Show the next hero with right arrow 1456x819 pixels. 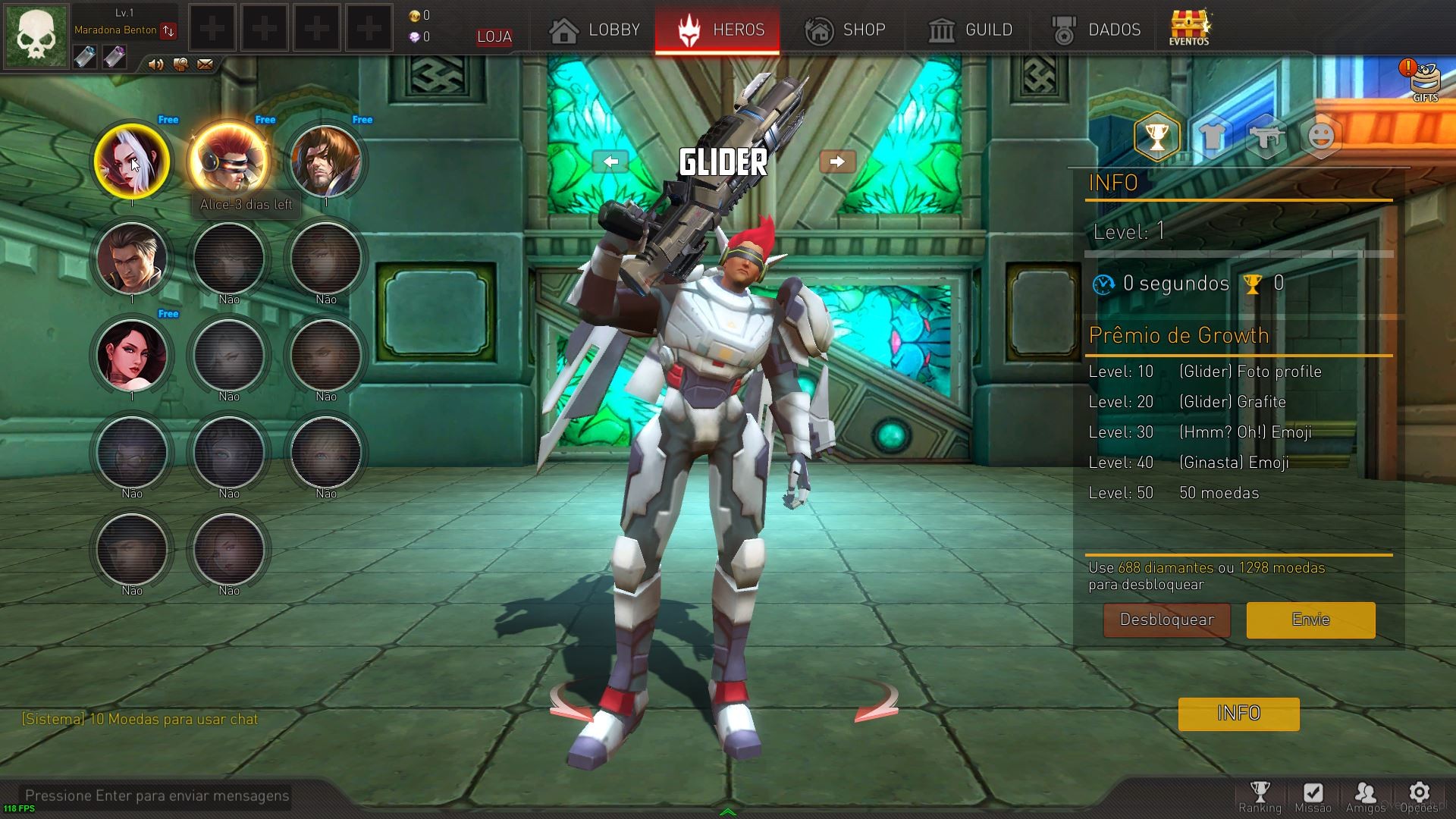pyautogui.click(x=837, y=162)
